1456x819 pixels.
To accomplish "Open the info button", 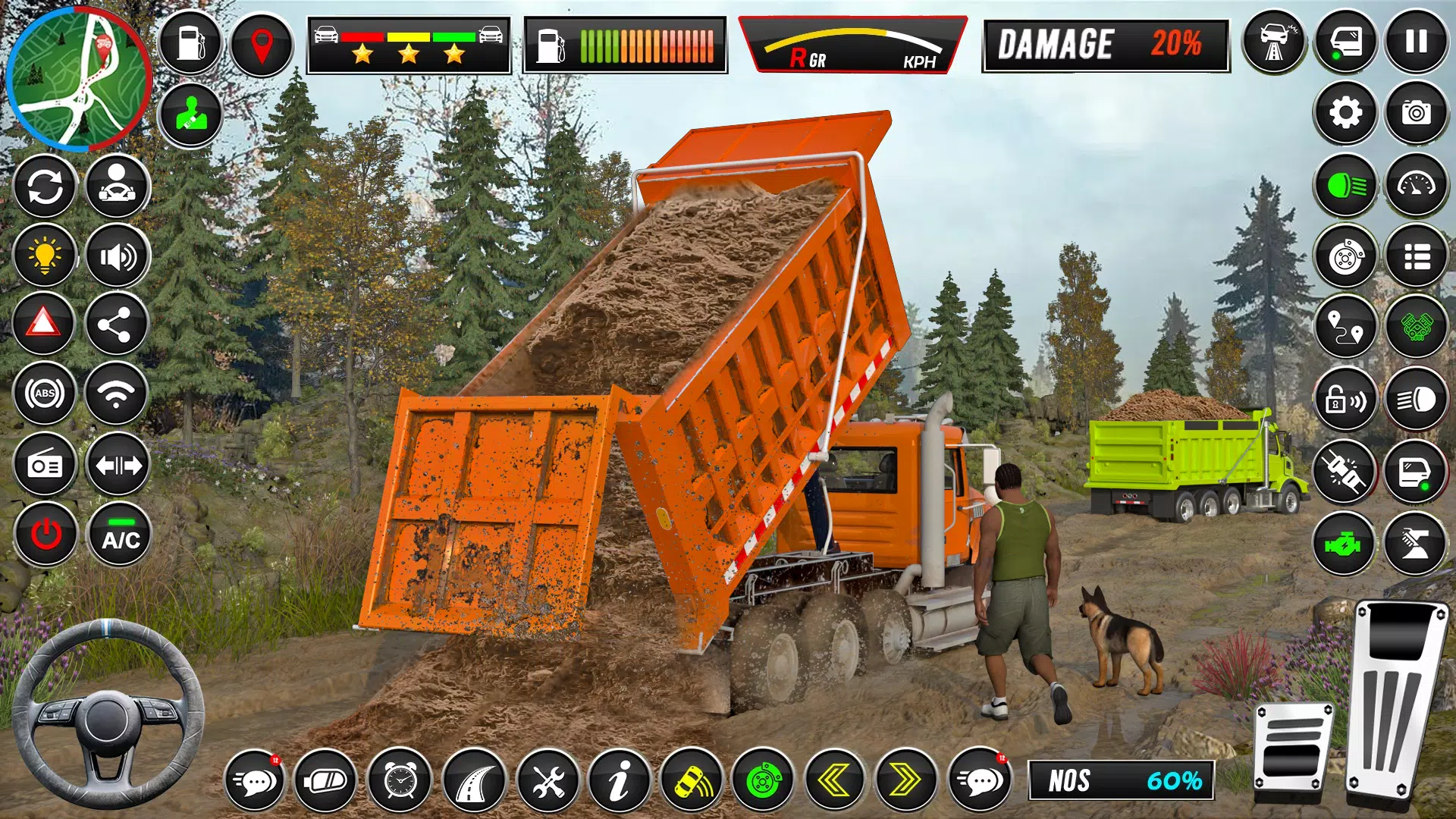I will 620,780.
